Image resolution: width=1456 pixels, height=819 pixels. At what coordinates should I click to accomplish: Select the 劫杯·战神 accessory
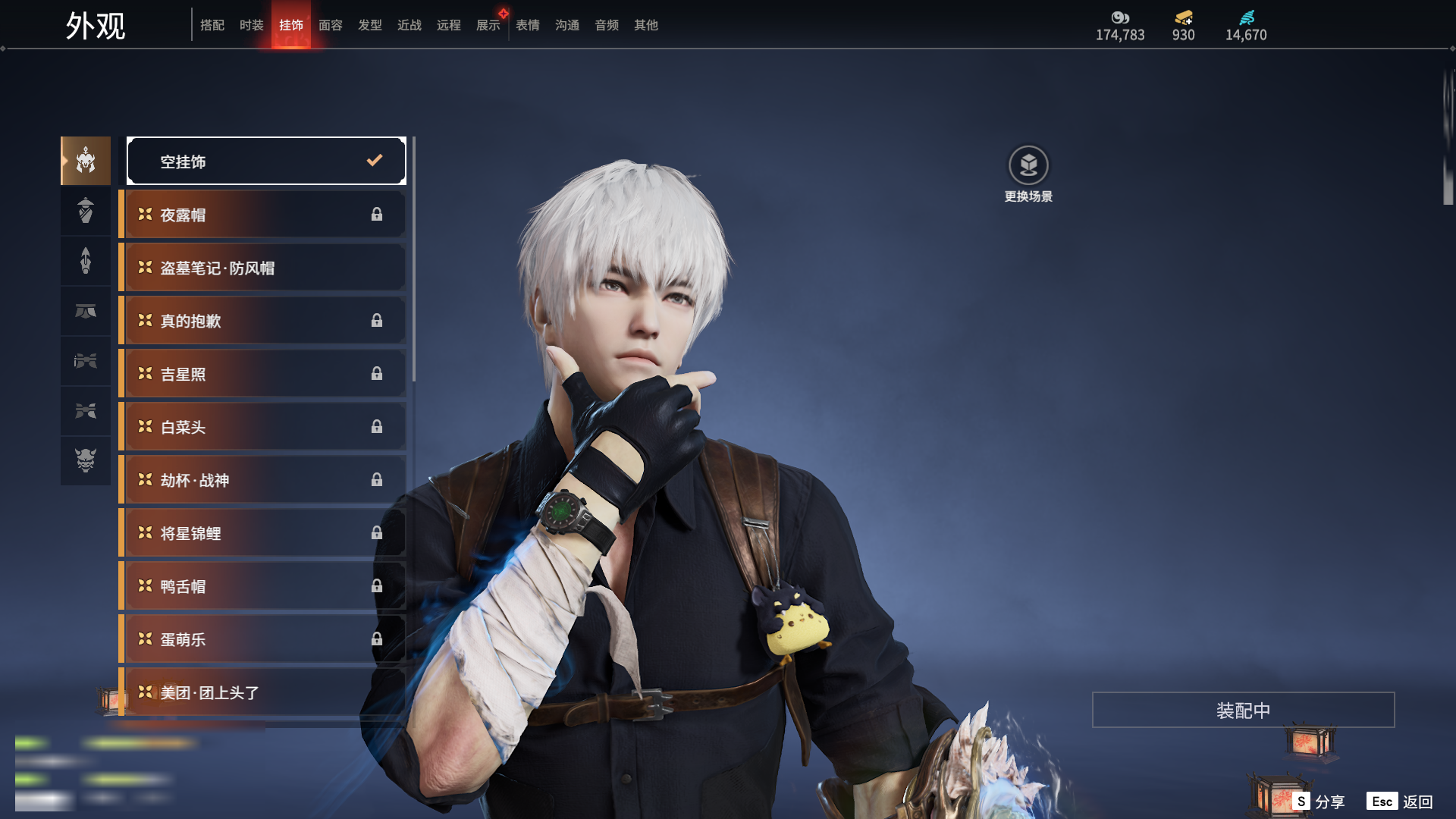coord(262,480)
